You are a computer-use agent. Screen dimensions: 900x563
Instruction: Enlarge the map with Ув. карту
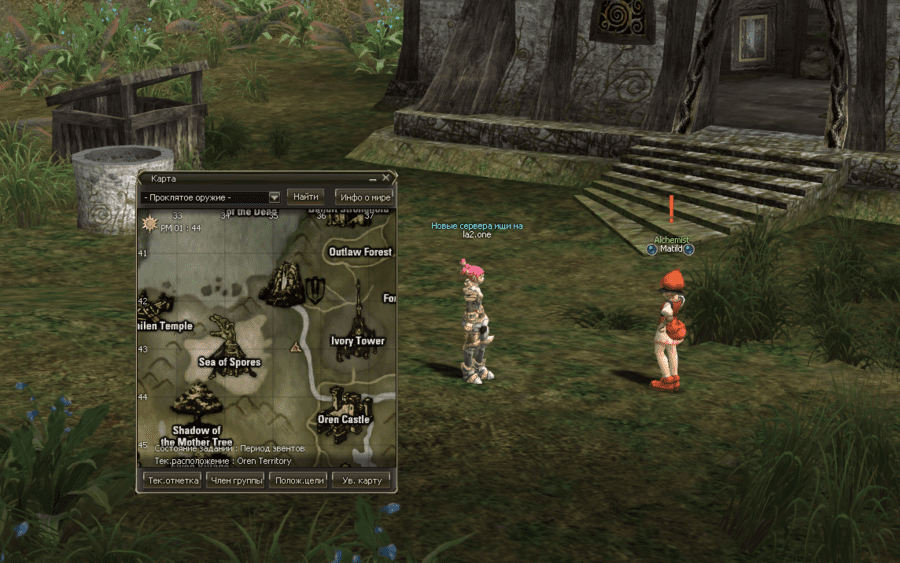click(361, 481)
